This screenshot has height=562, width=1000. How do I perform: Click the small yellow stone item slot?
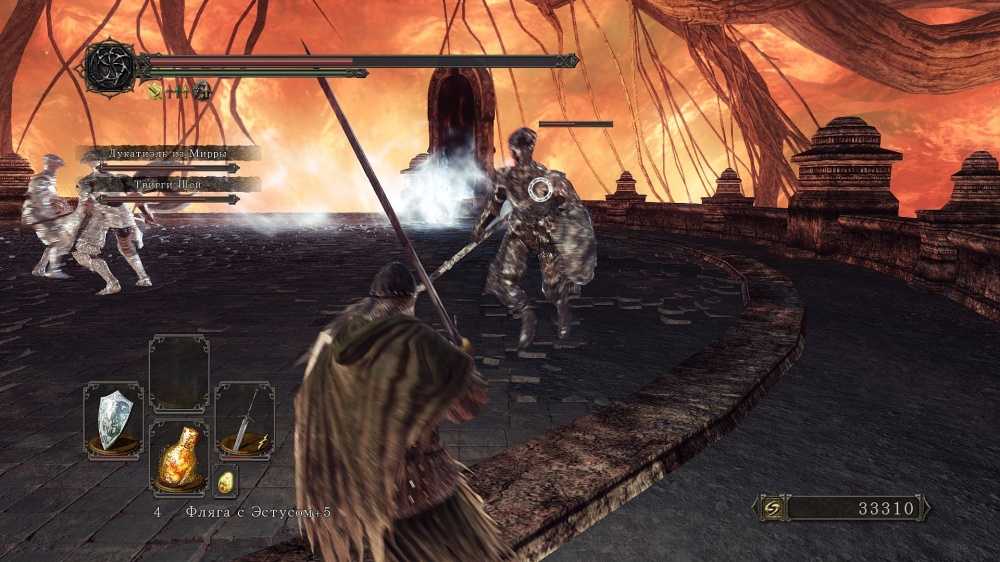pyautogui.click(x=225, y=480)
